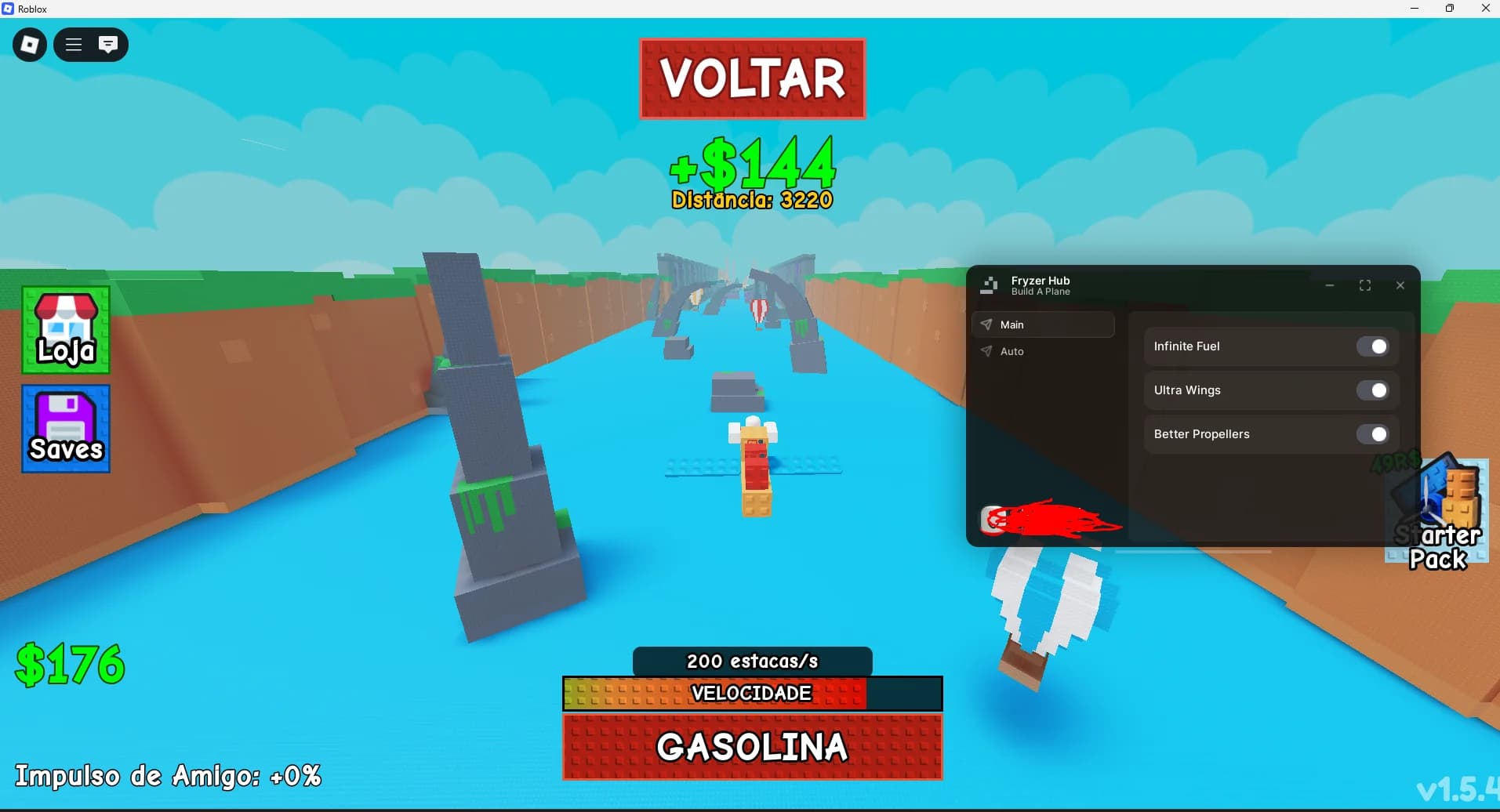Click the Fryzer Hub logo icon
This screenshot has width=1500, height=812.
(990, 285)
